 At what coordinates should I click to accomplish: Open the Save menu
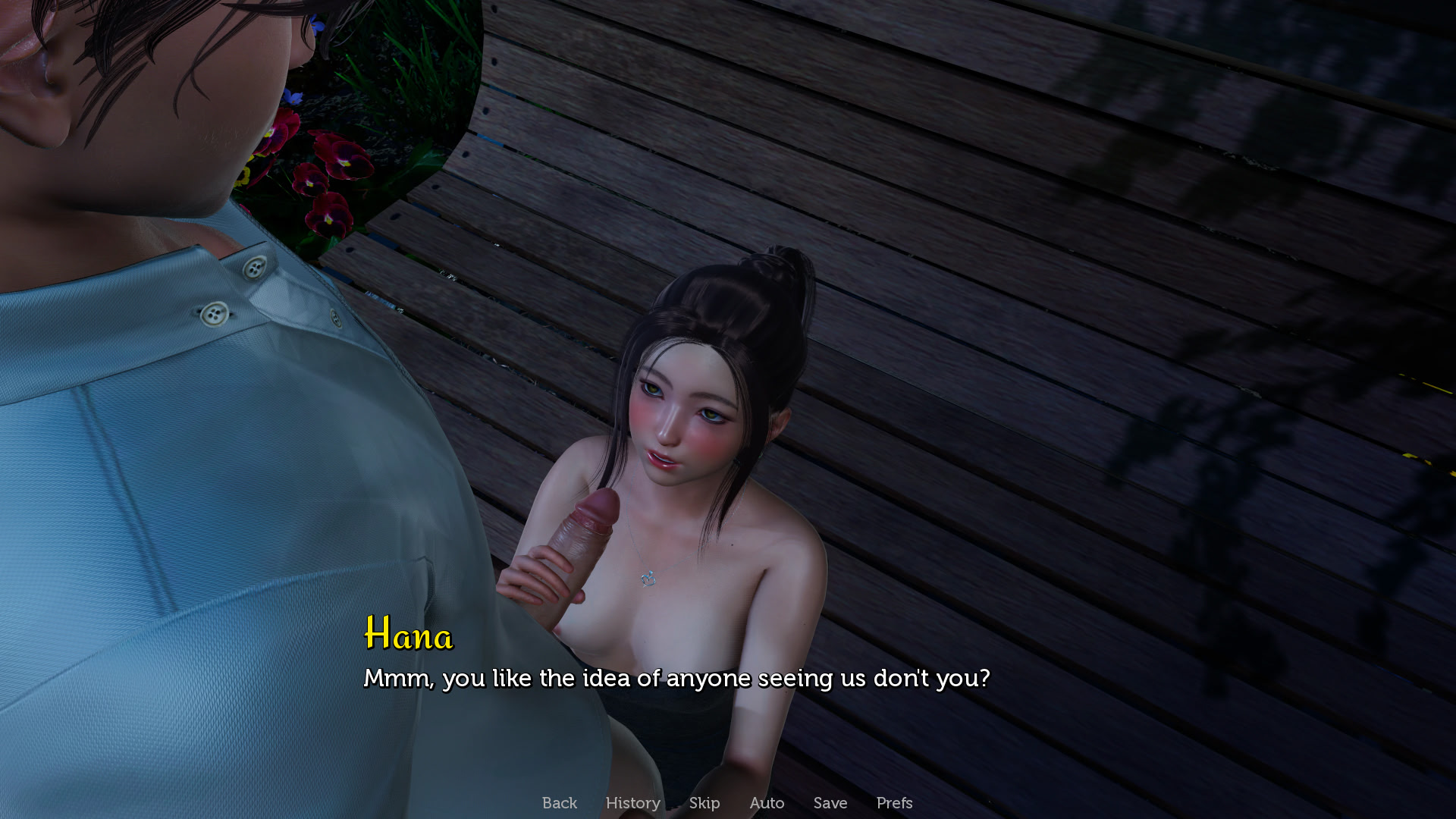click(x=830, y=802)
